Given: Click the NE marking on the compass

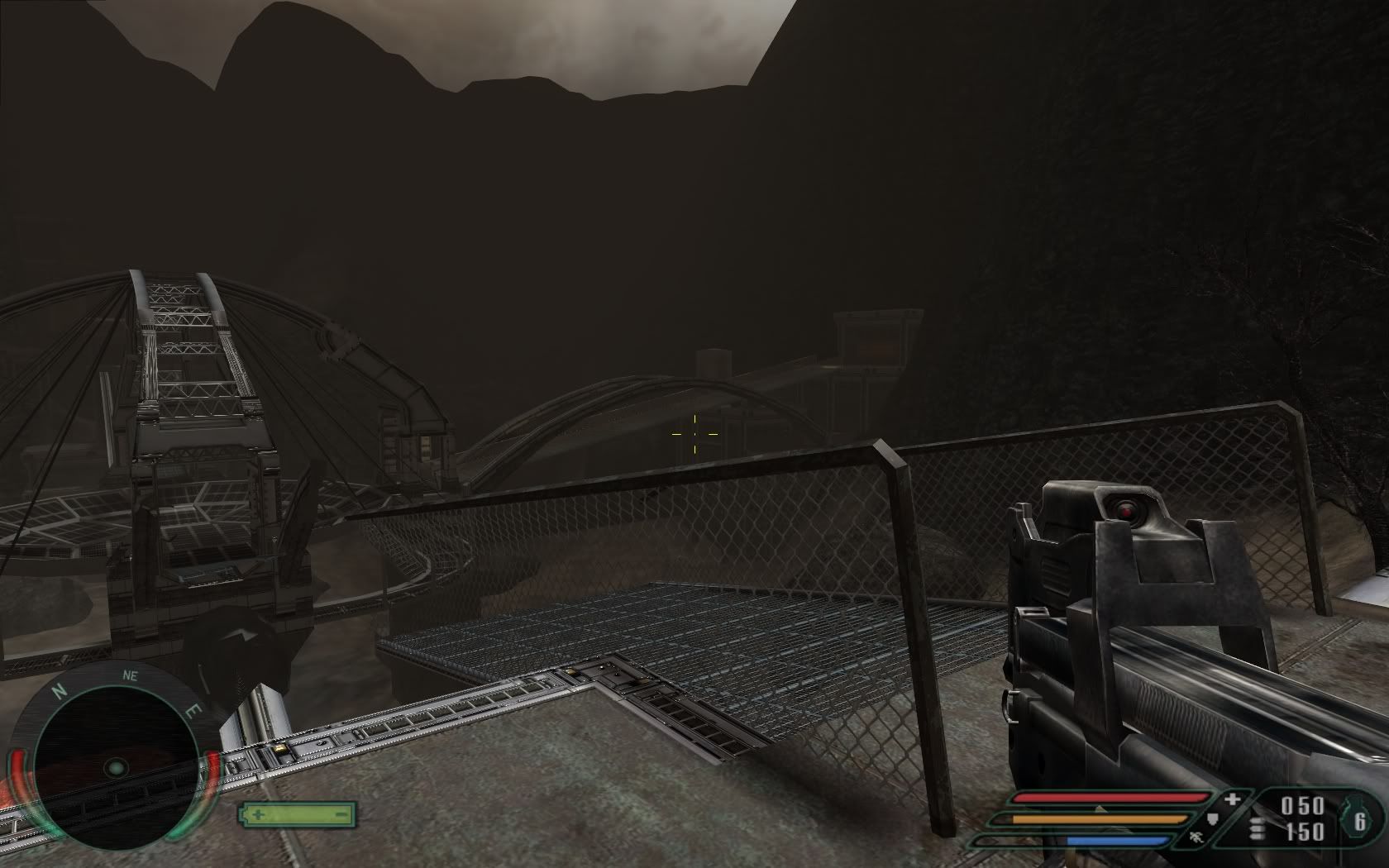Looking at the screenshot, I should pyautogui.click(x=130, y=676).
